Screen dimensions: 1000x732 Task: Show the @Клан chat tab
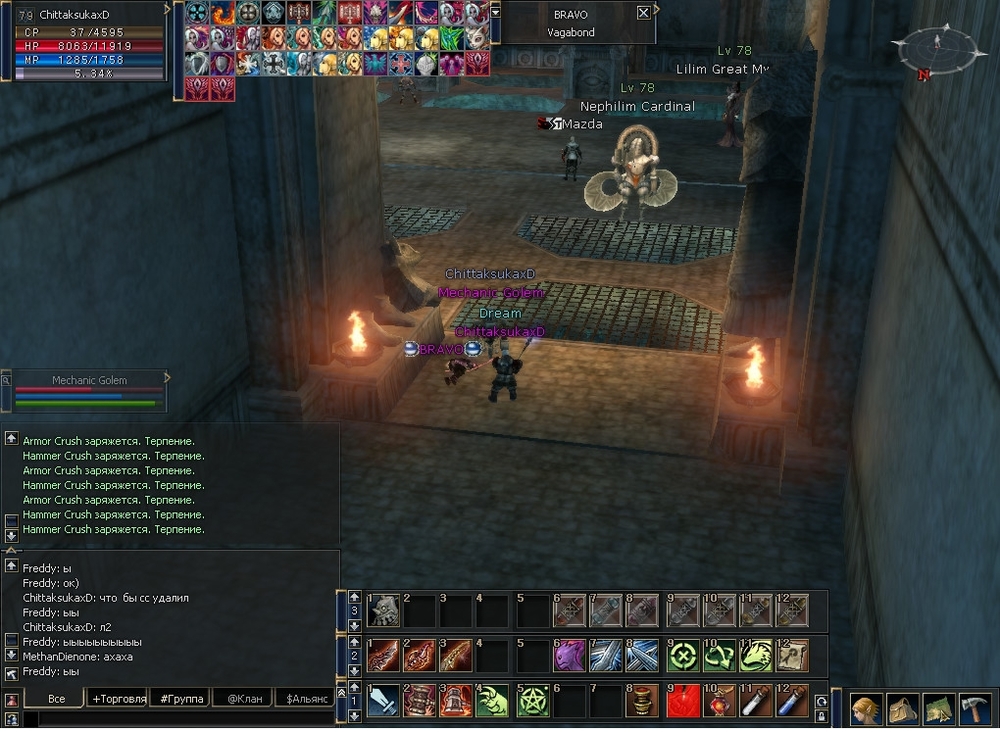coord(243,698)
